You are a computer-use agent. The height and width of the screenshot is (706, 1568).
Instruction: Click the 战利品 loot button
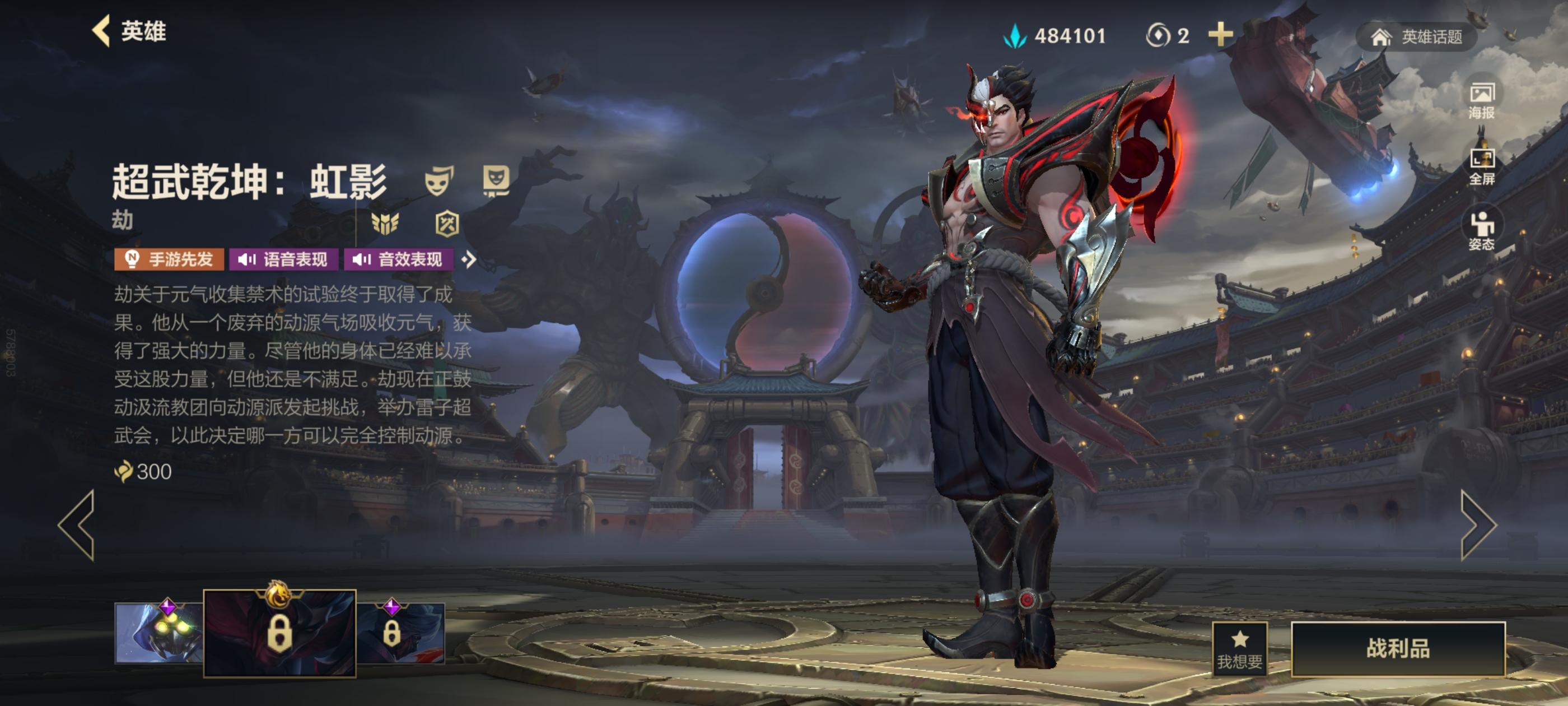click(x=1398, y=648)
